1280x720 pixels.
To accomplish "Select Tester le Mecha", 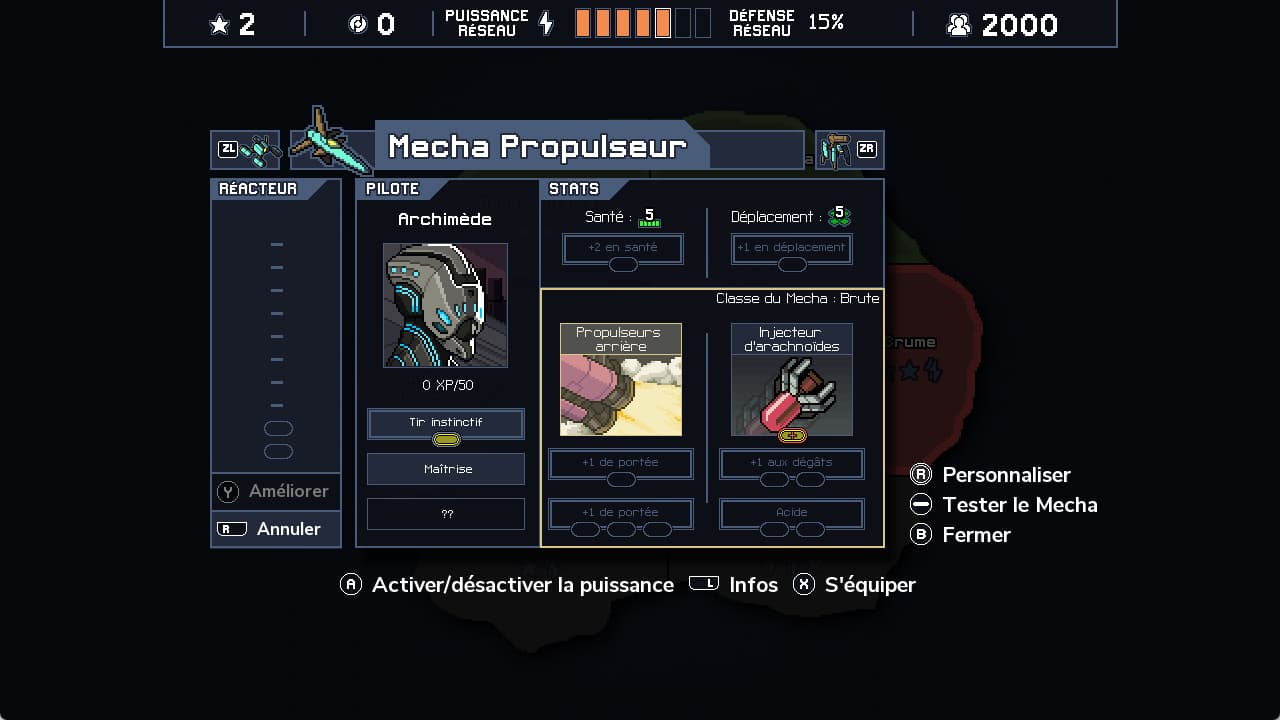I will (x=1020, y=505).
